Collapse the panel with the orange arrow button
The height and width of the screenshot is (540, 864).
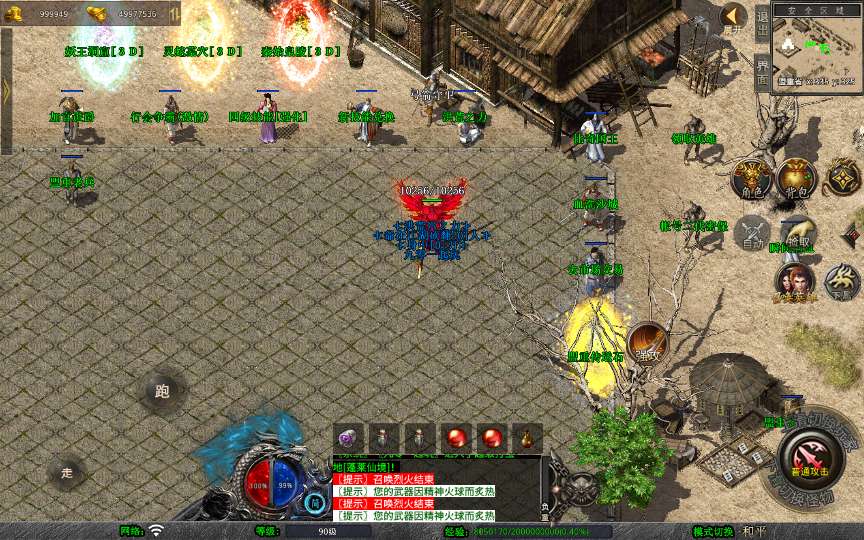point(734,16)
